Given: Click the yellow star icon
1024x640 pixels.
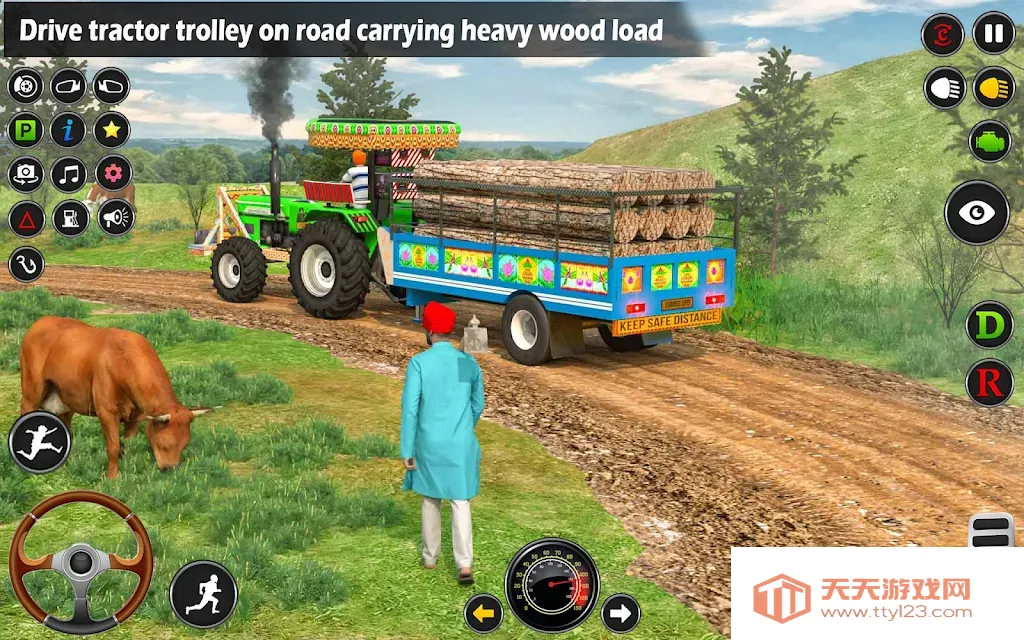Looking at the screenshot, I should 112,130.
